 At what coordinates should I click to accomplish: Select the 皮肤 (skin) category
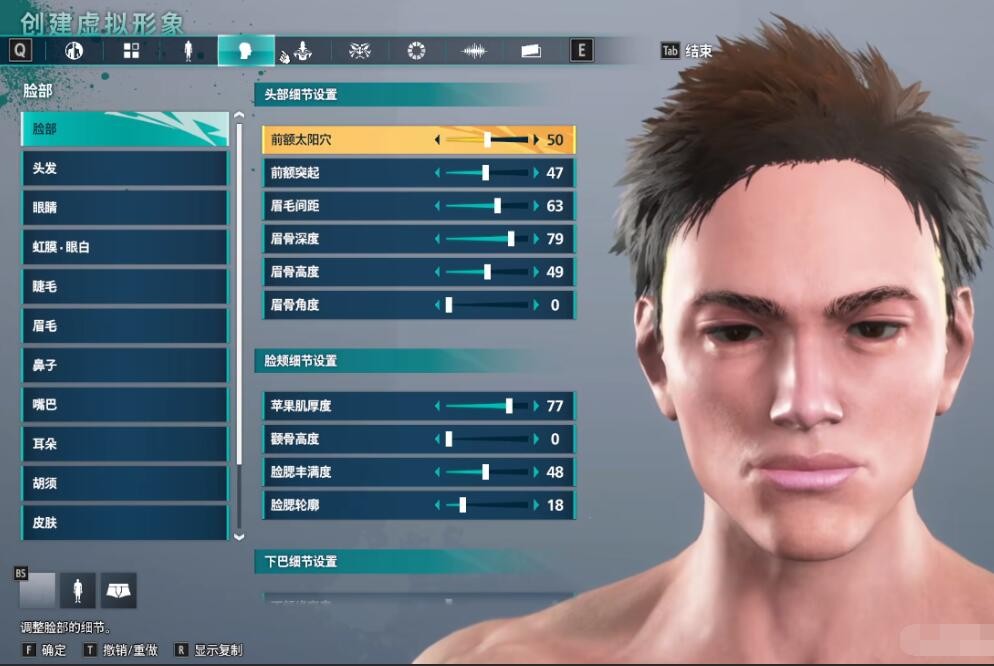[x=124, y=521]
